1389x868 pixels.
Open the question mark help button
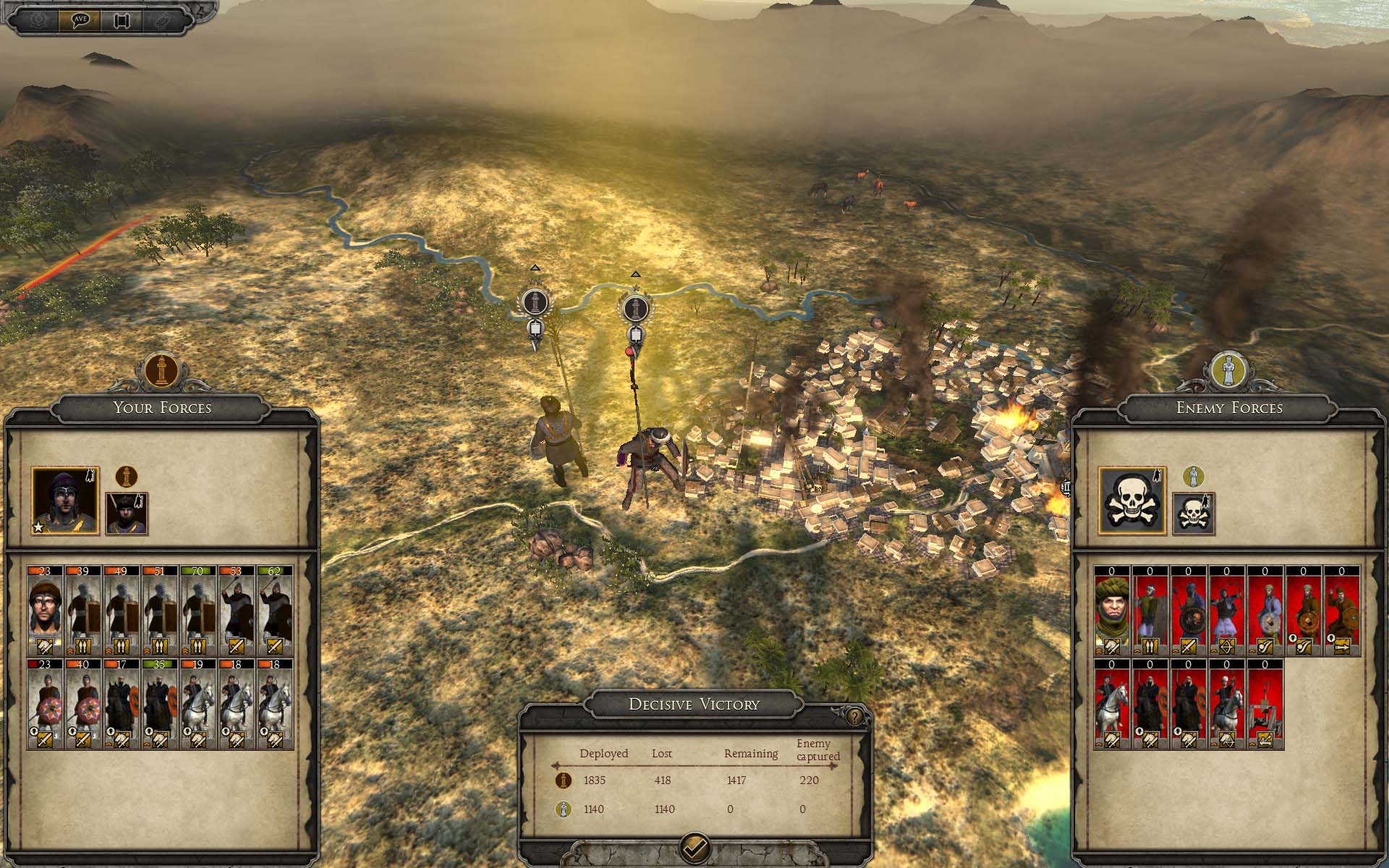pyautogui.click(x=855, y=716)
